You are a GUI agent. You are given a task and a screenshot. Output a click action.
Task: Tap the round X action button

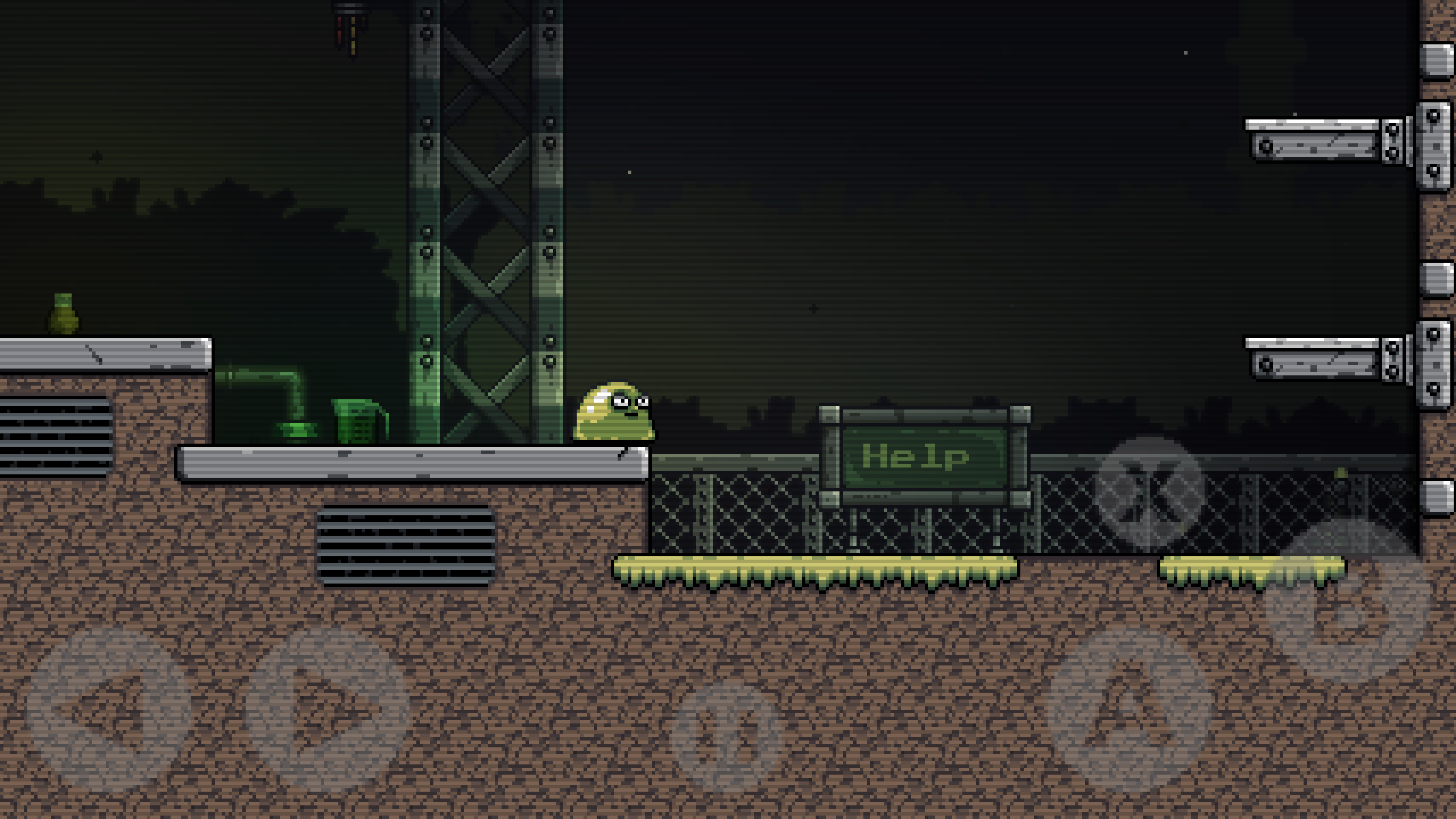tap(1150, 491)
